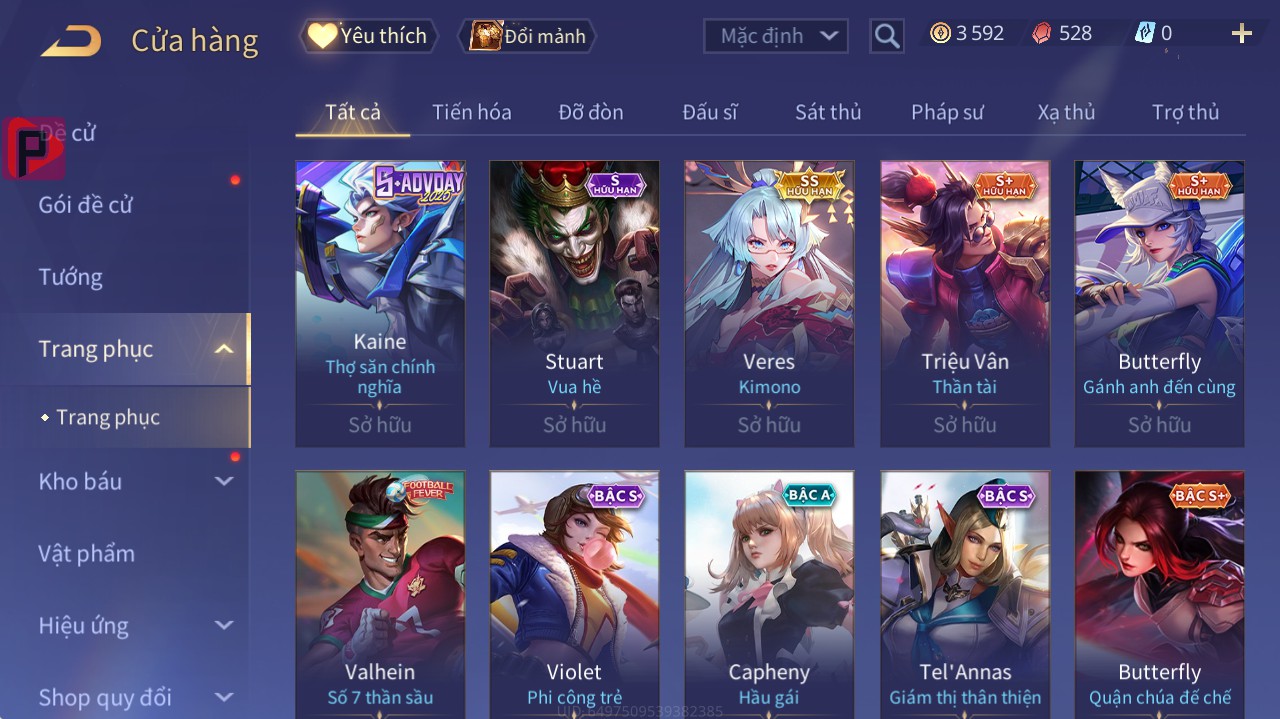Choose the Pháp sư tab

pos(947,112)
